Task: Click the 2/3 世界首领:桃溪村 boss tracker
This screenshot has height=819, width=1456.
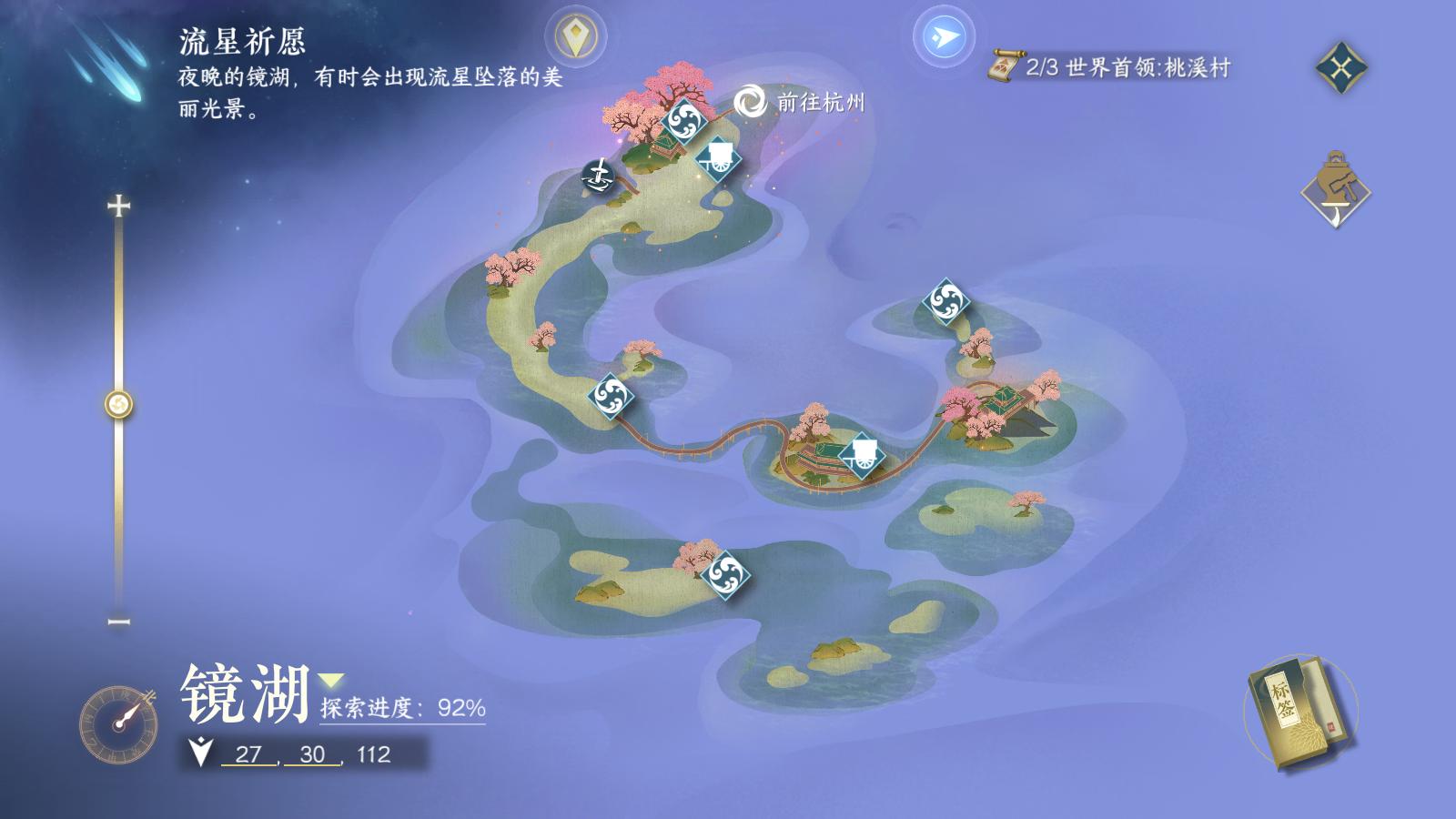Action: point(1128,67)
